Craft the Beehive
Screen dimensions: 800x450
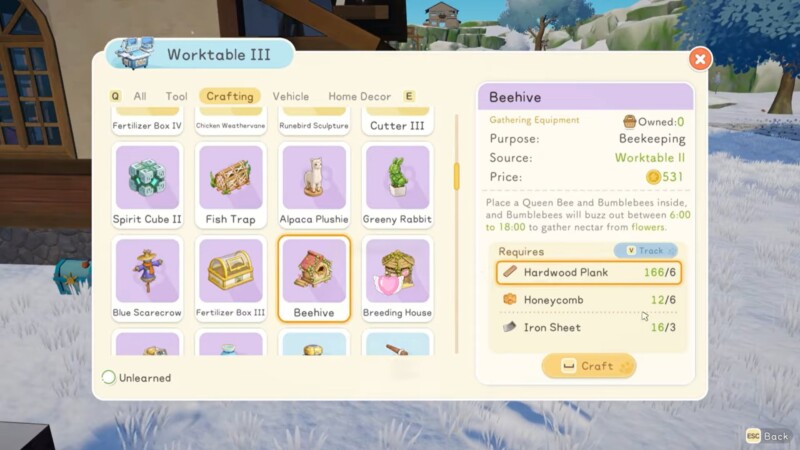tap(588, 366)
